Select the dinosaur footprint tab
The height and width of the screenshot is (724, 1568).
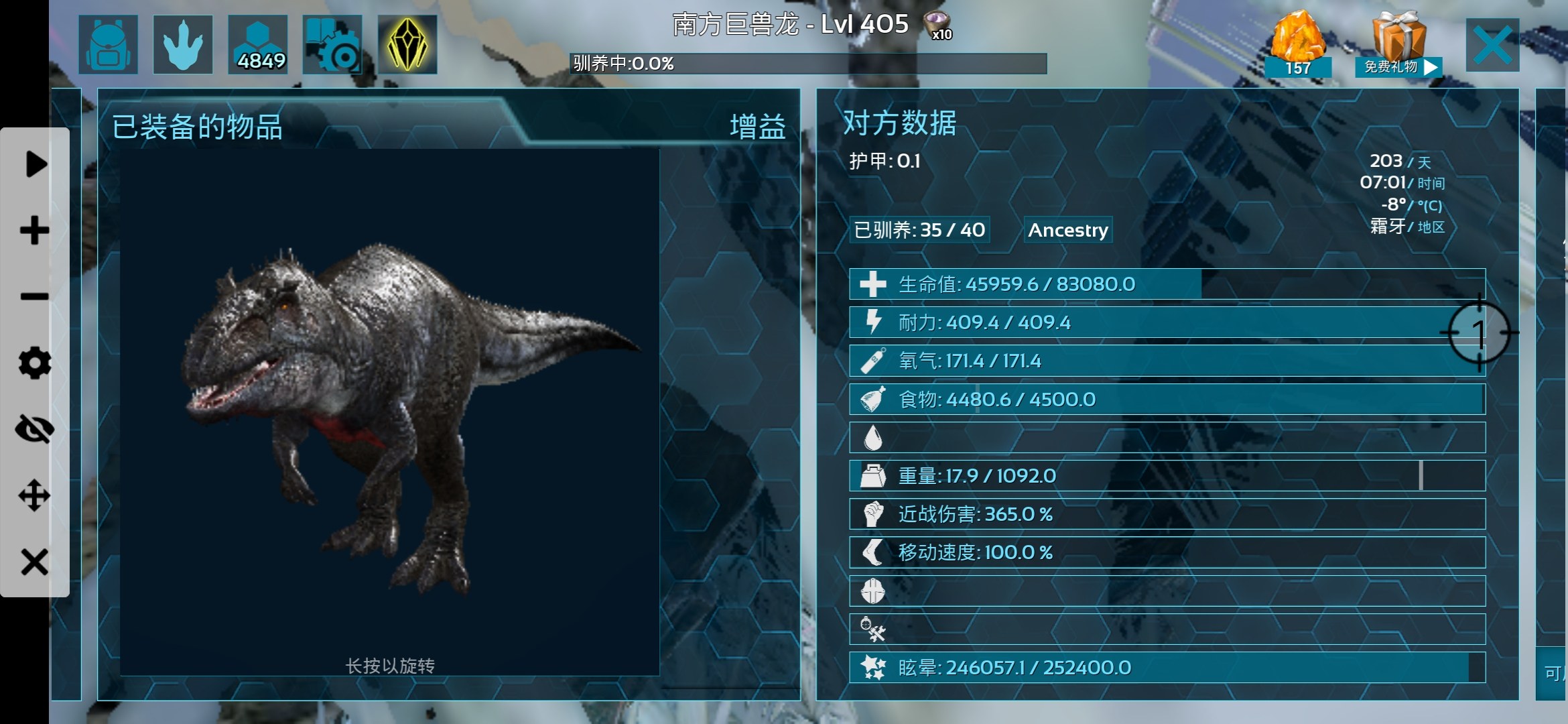(183, 44)
